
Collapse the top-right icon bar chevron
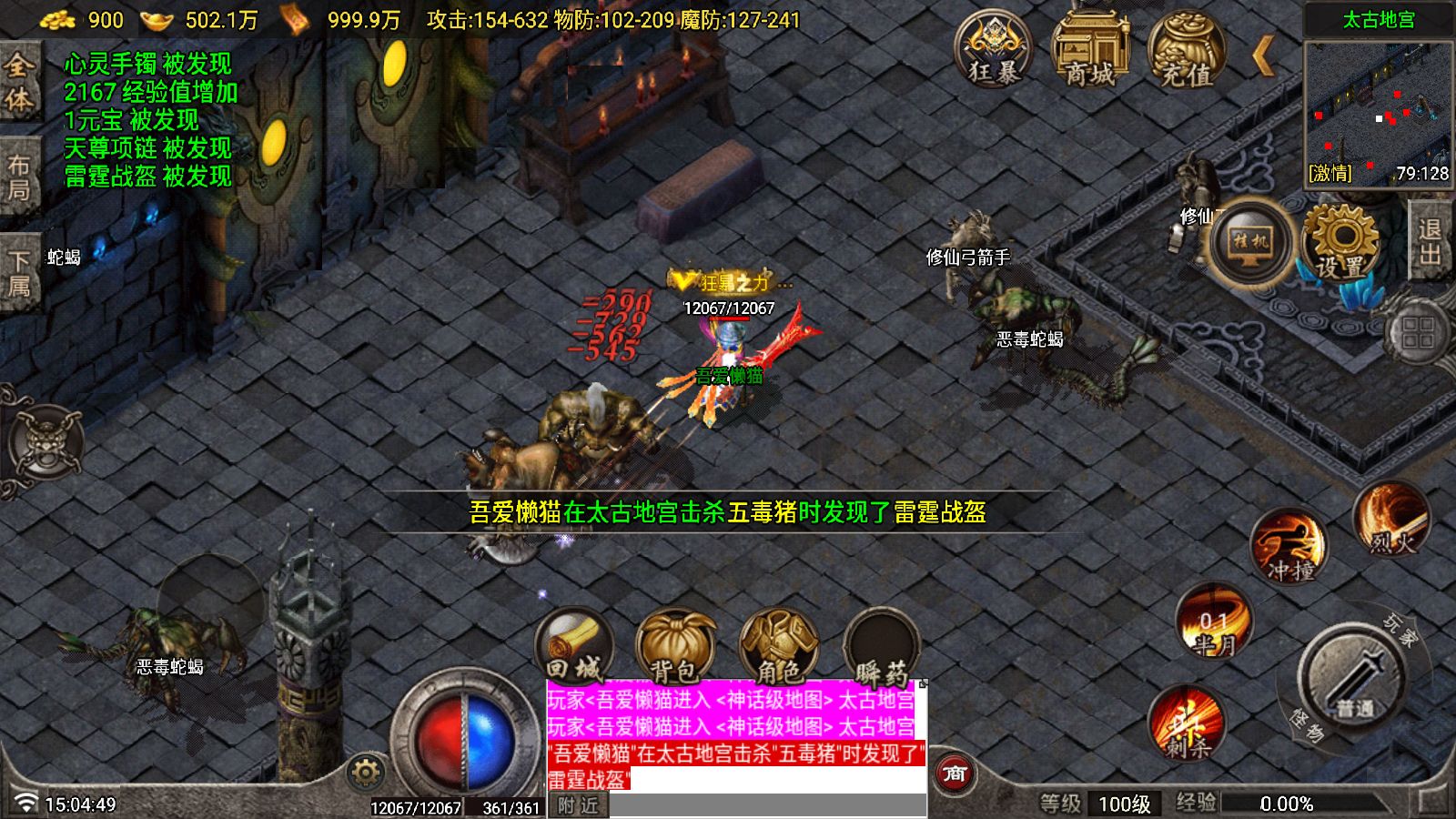pos(1265,55)
